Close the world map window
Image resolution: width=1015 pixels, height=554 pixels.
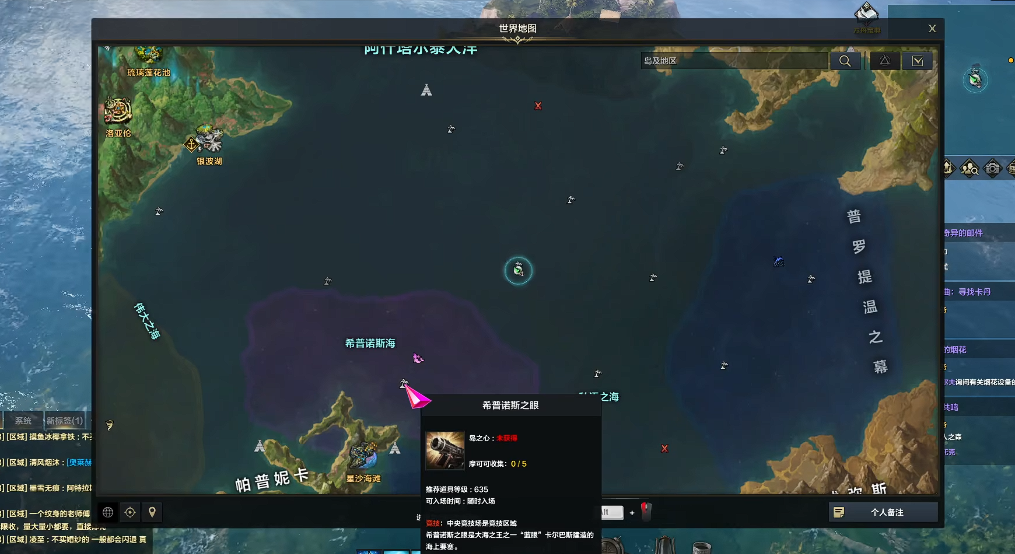click(932, 29)
